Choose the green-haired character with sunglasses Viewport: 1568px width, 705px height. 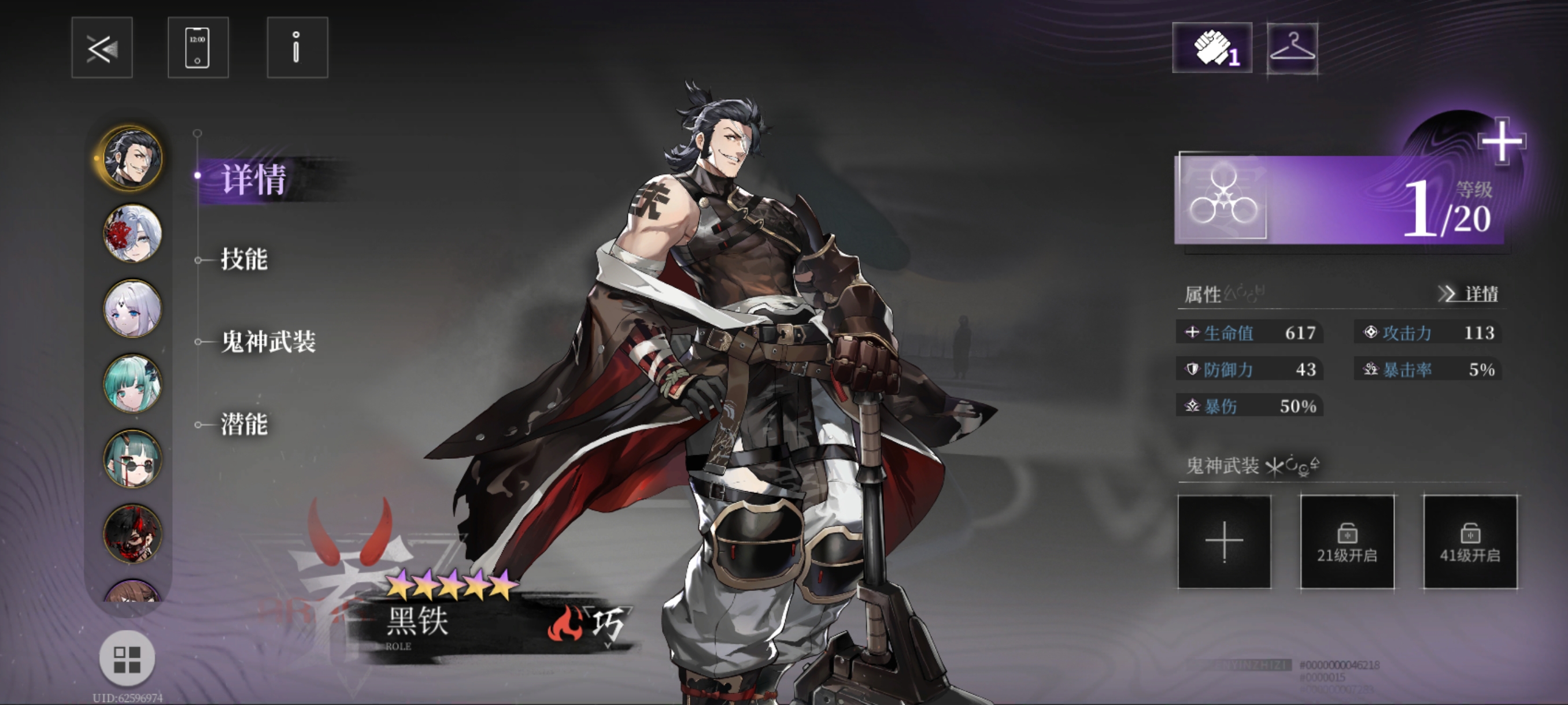pyautogui.click(x=132, y=459)
